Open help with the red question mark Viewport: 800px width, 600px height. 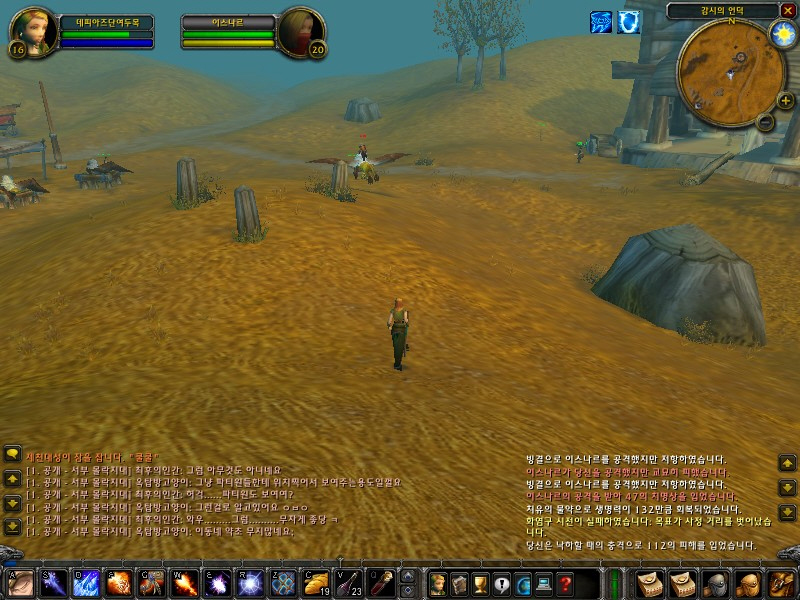[x=565, y=583]
